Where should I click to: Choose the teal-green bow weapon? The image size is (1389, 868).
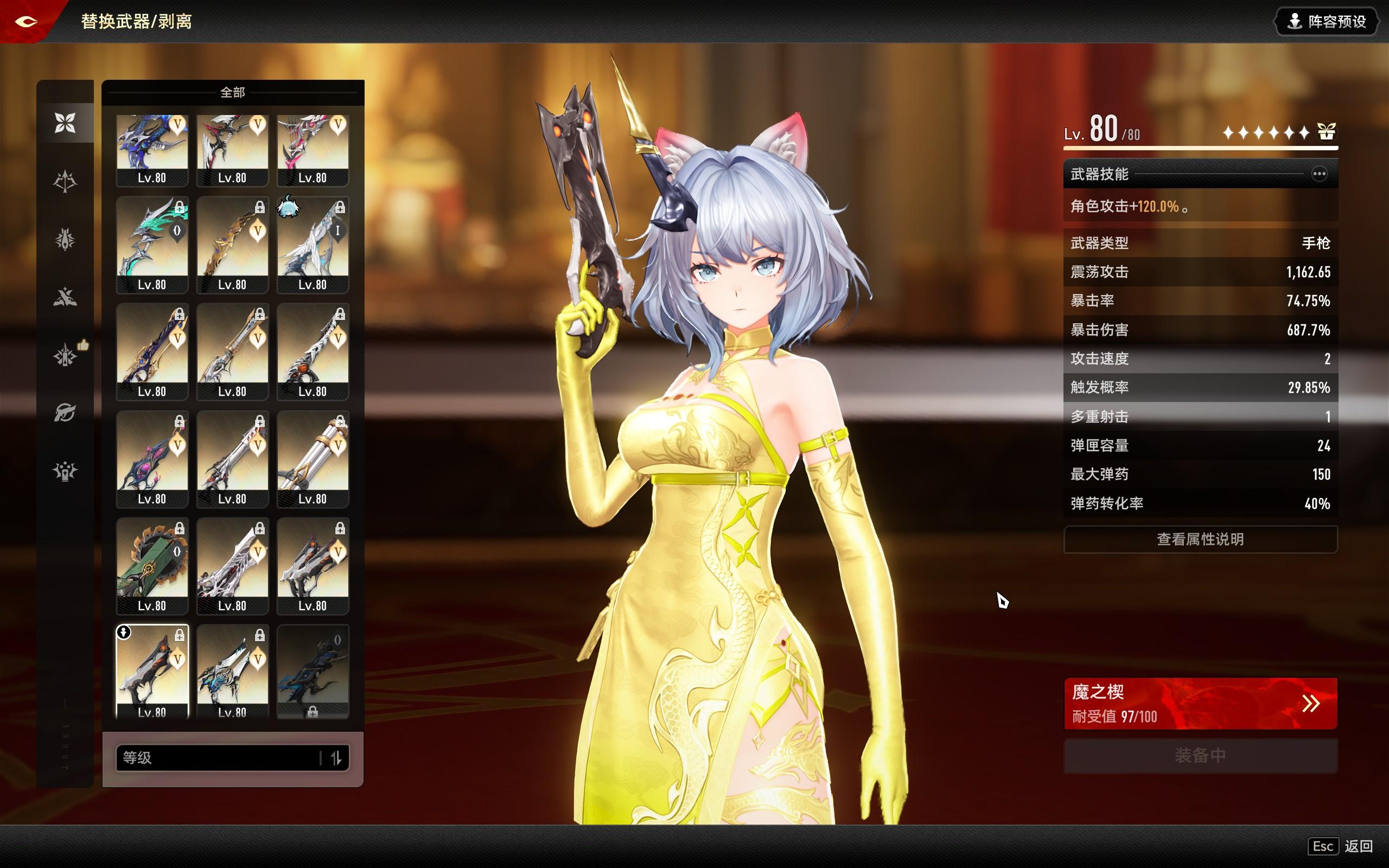(x=152, y=244)
